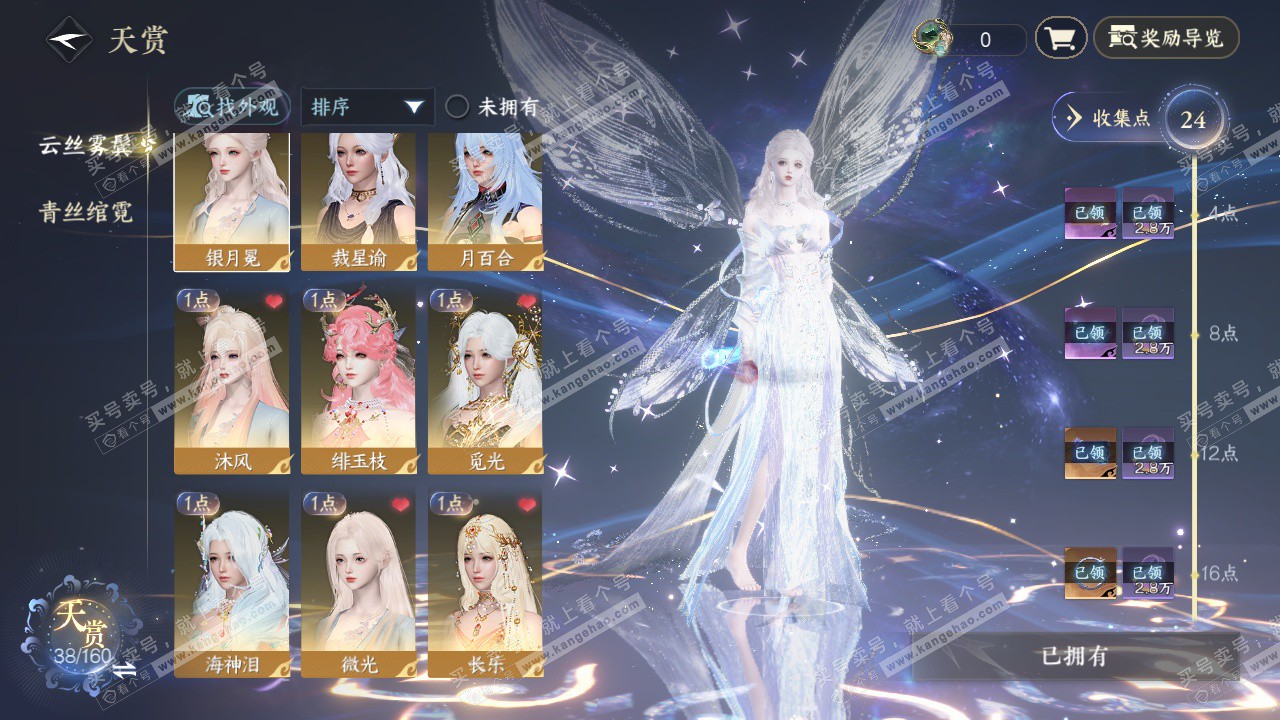
Task: Open the 奖励导览 reward guide
Action: pos(1166,39)
